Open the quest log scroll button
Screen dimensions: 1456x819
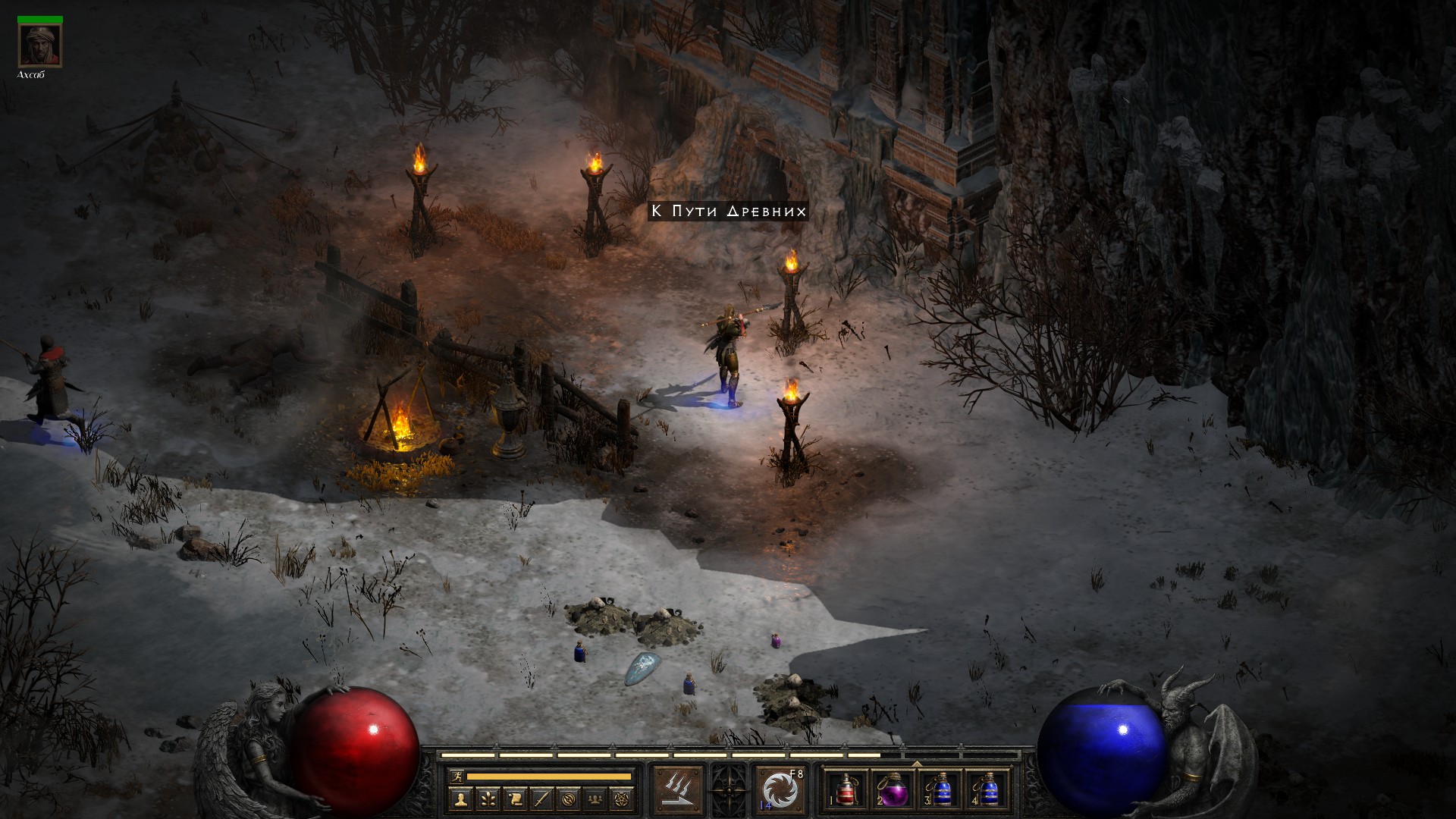(x=515, y=799)
